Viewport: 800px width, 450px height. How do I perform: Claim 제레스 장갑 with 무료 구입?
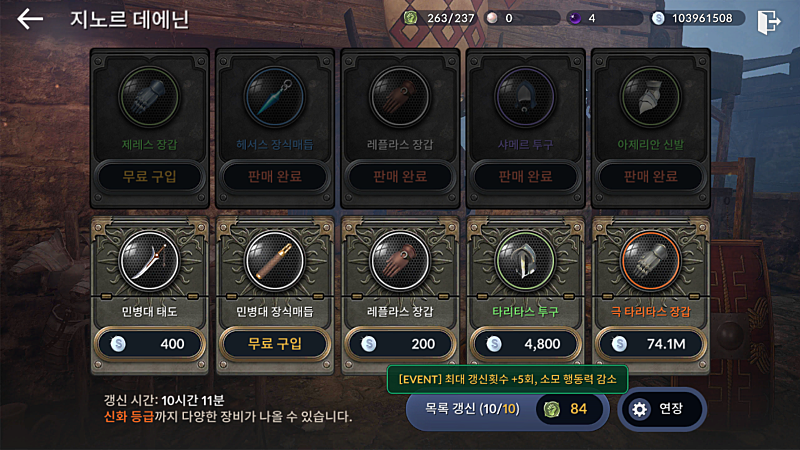[x=150, y=177]
